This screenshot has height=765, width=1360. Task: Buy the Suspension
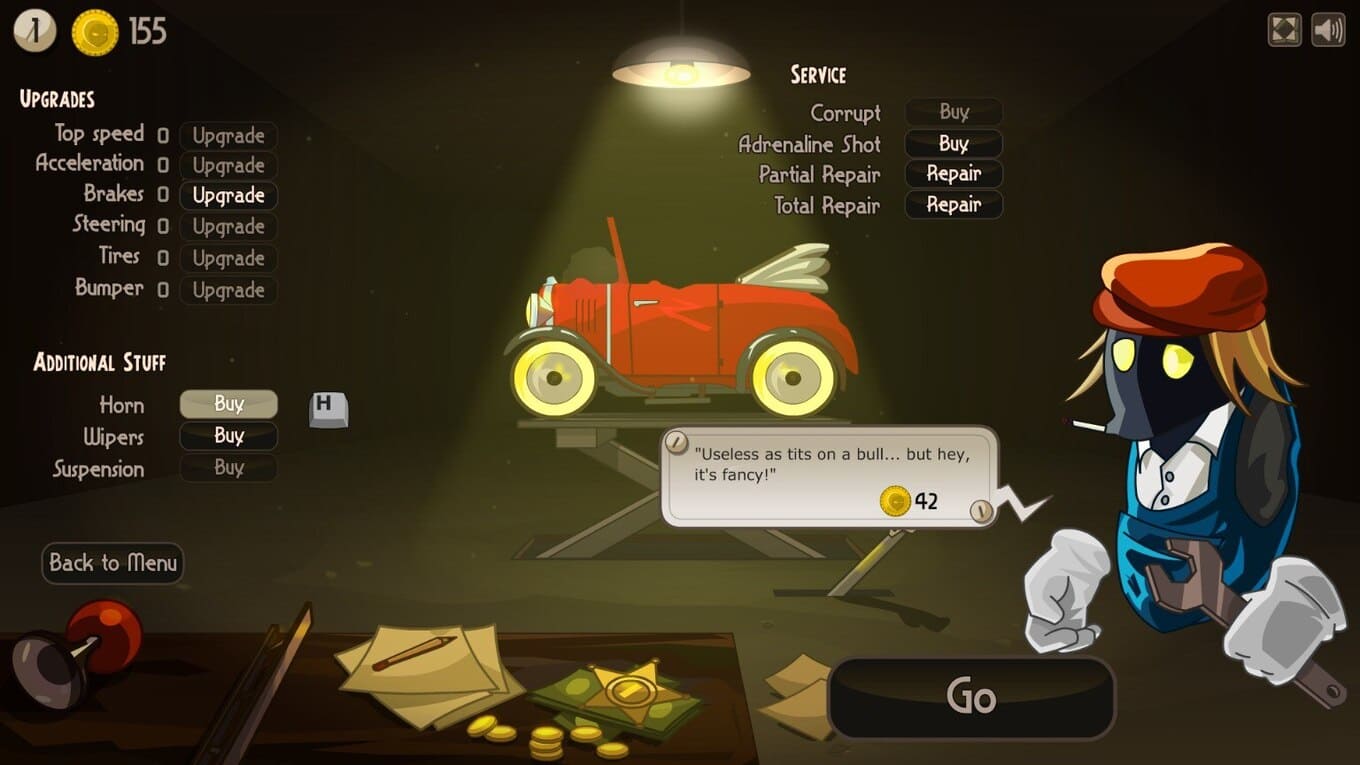(228, 467)
